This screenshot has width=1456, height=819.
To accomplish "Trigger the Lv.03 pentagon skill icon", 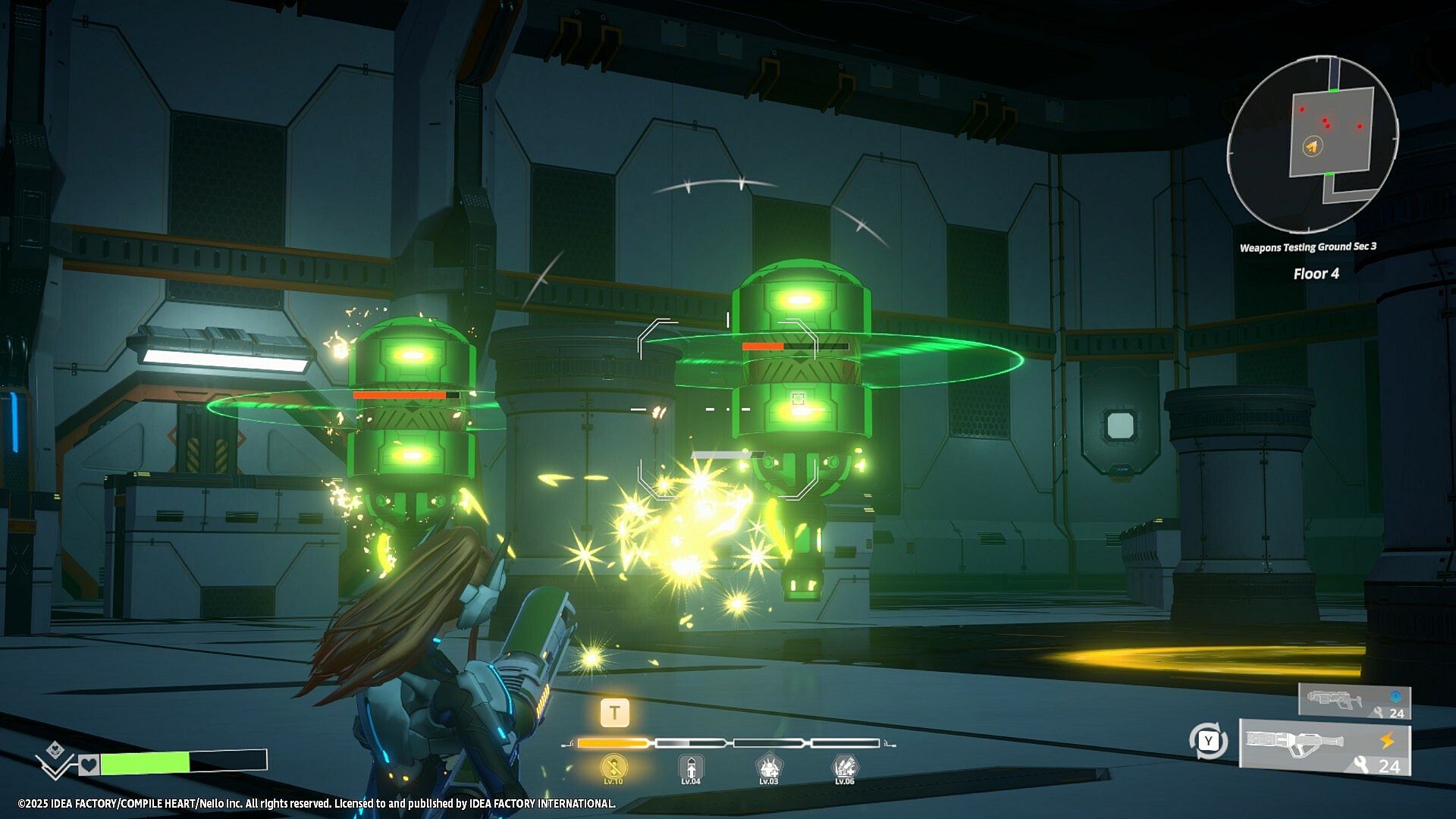I will pyautogui.click(x=768, y=768).
